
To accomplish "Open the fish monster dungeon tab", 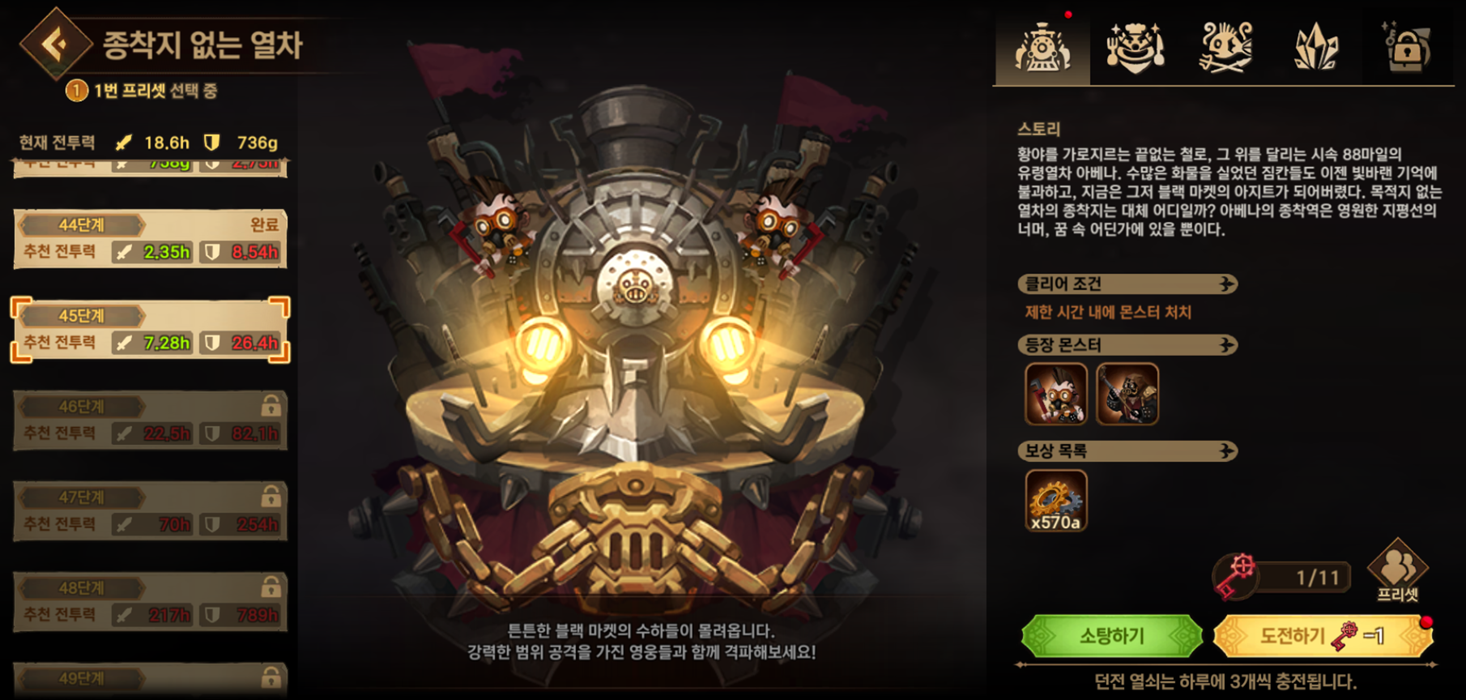I will pos(1225,45).
